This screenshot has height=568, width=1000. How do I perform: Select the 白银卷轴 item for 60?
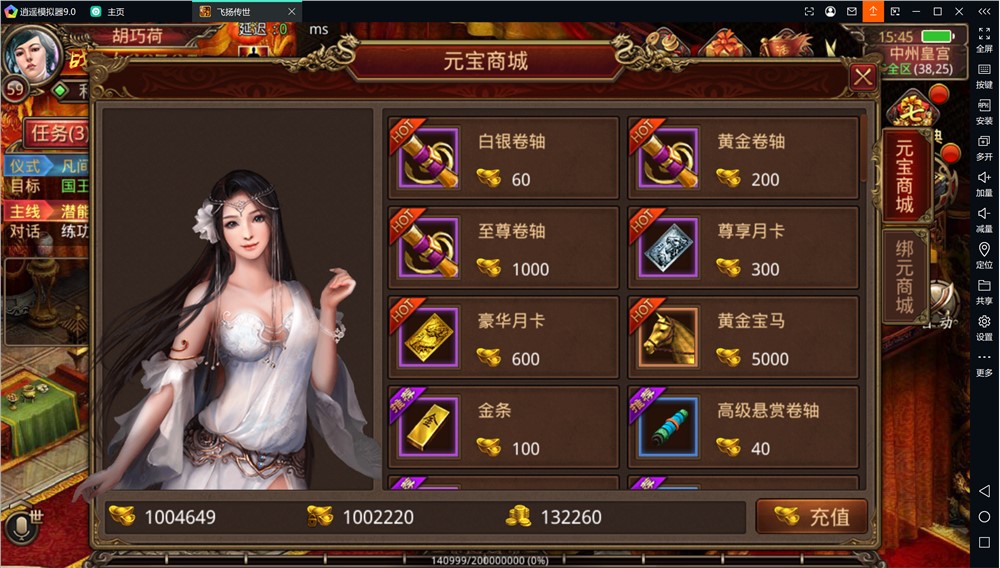[503, 159]
